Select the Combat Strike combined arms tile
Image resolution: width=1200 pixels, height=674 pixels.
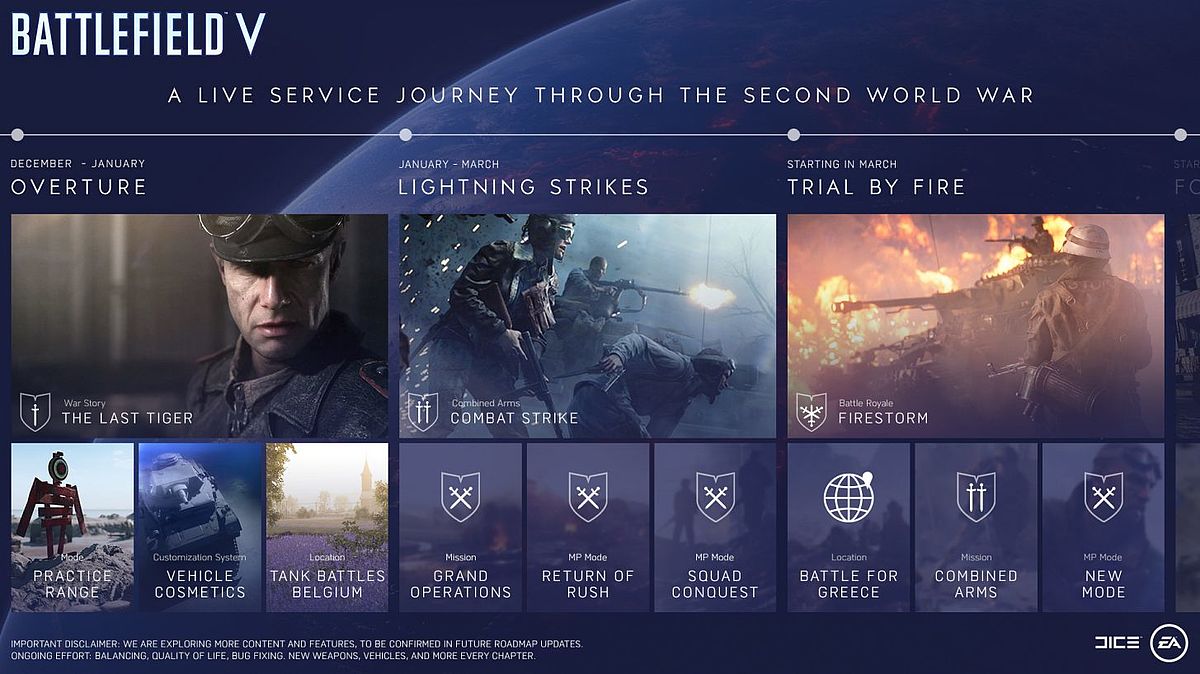pos(587,326)
